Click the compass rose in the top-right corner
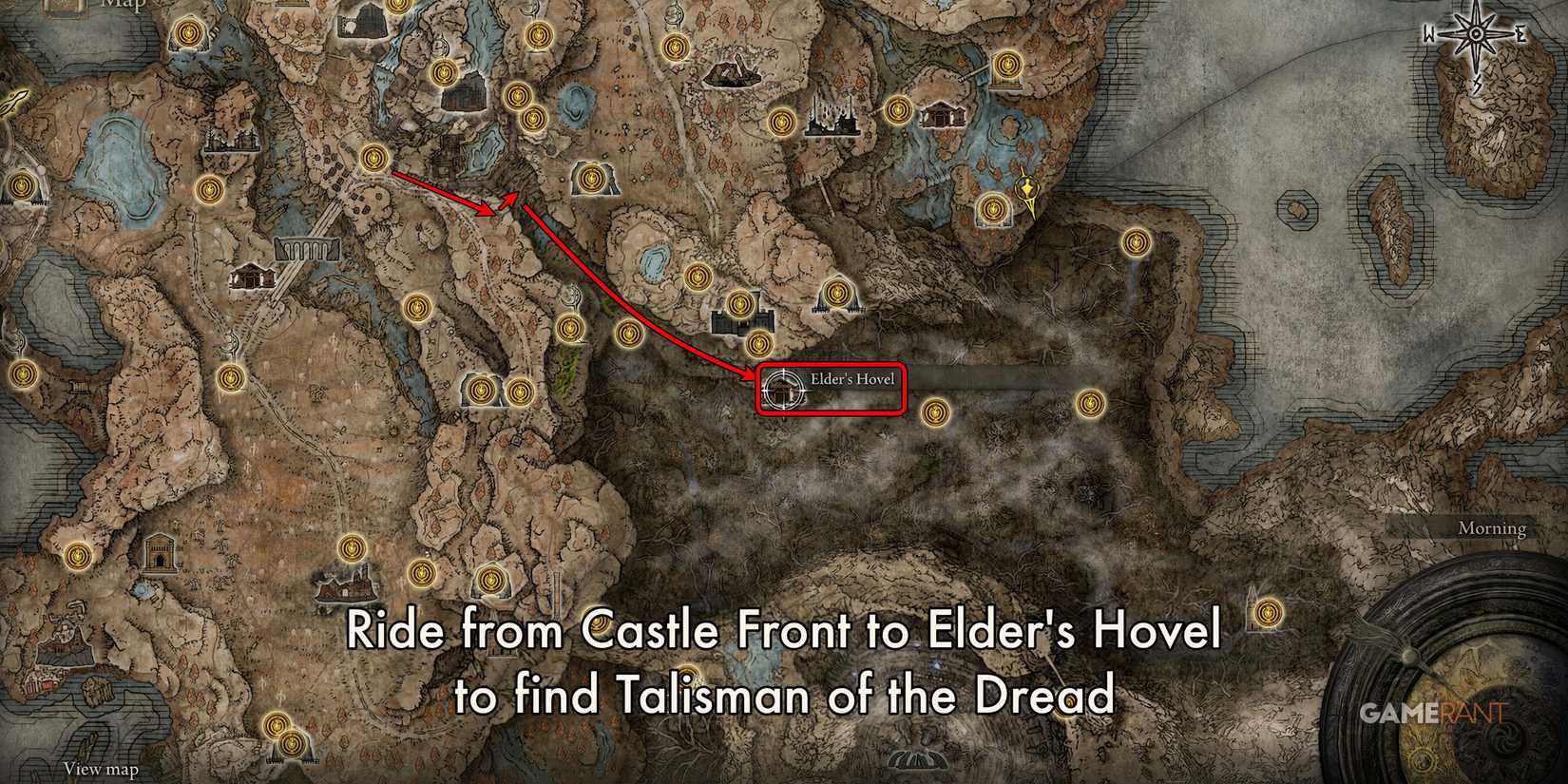Image resolution: width=1568 pixels, height=784 pixels. [1475, 33]
